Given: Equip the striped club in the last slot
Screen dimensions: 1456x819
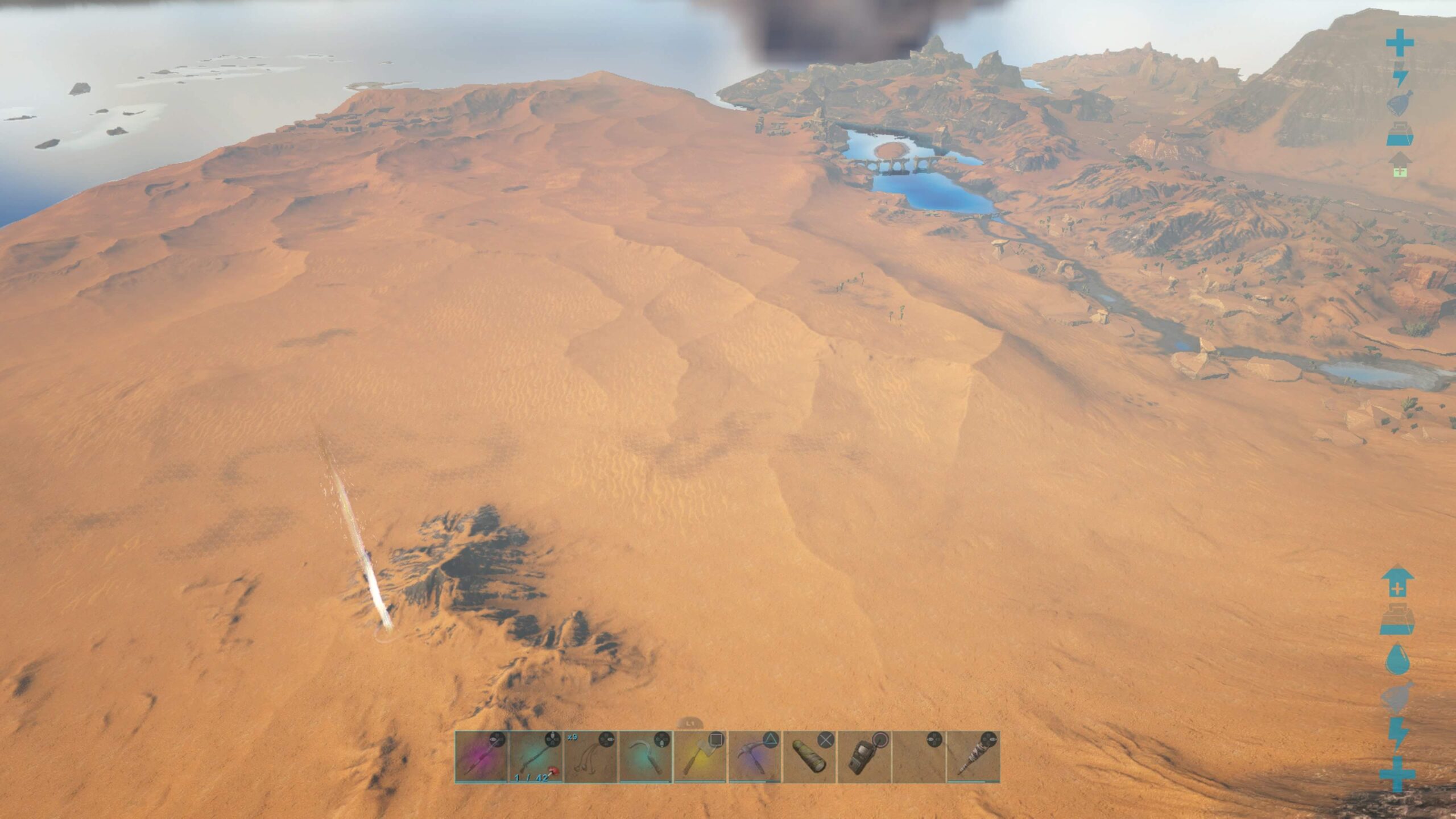Looking at the screenshot, I should [x=973, y=757].
